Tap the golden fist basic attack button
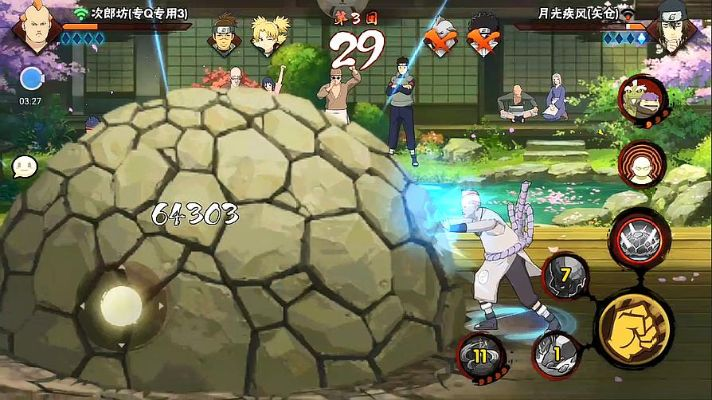 pyautogui.click(x=634, y=325)
